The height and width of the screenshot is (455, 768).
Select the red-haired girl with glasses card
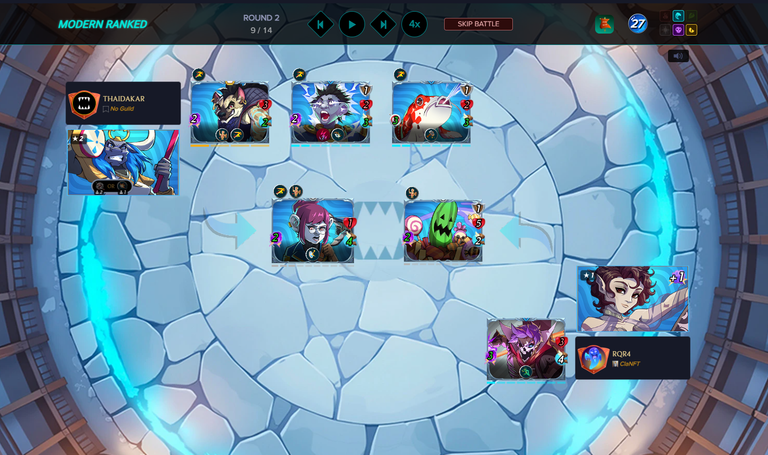pyautogui.click(x=313, y=231)
